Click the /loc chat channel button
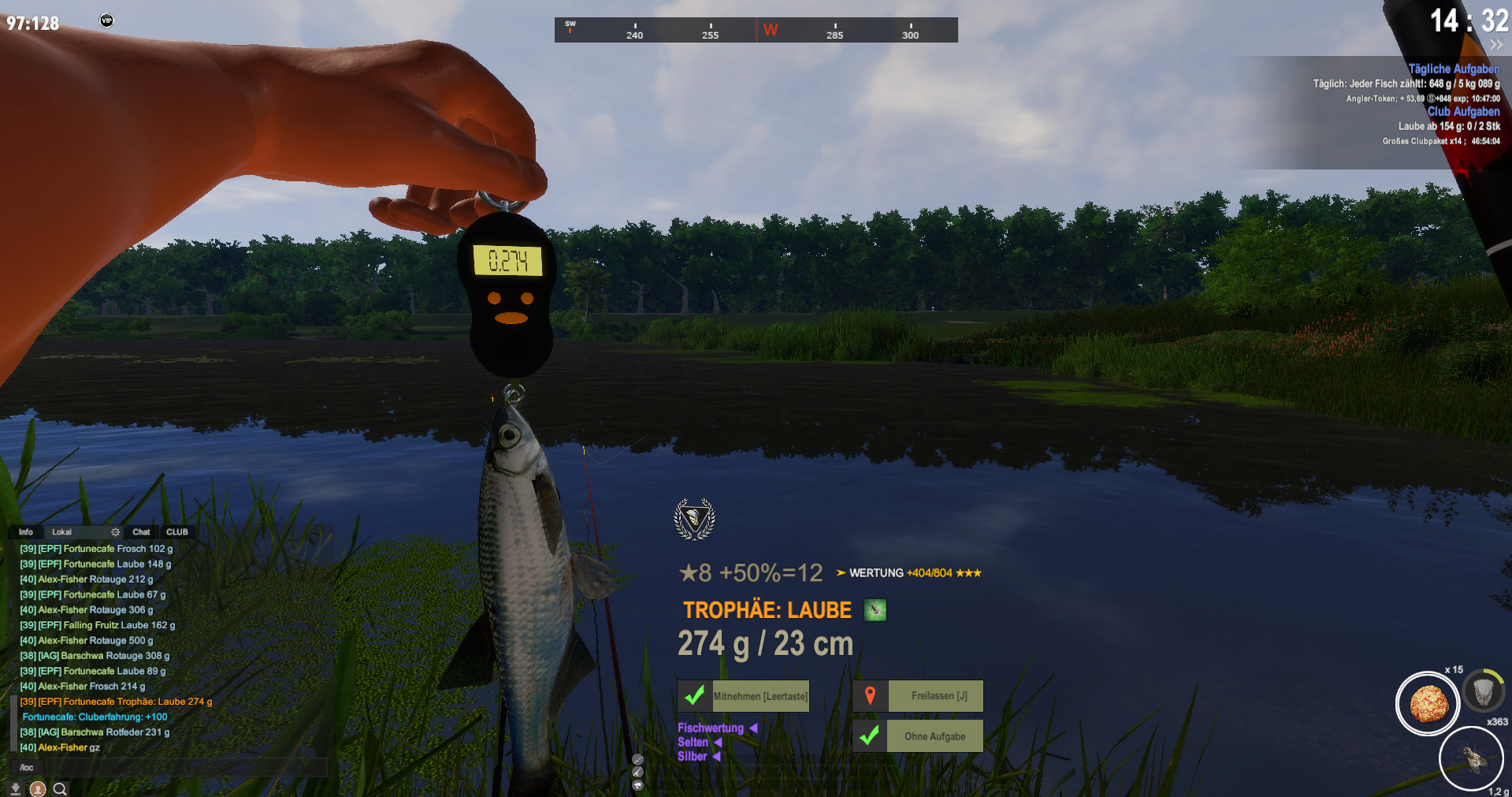 (27, 767)
